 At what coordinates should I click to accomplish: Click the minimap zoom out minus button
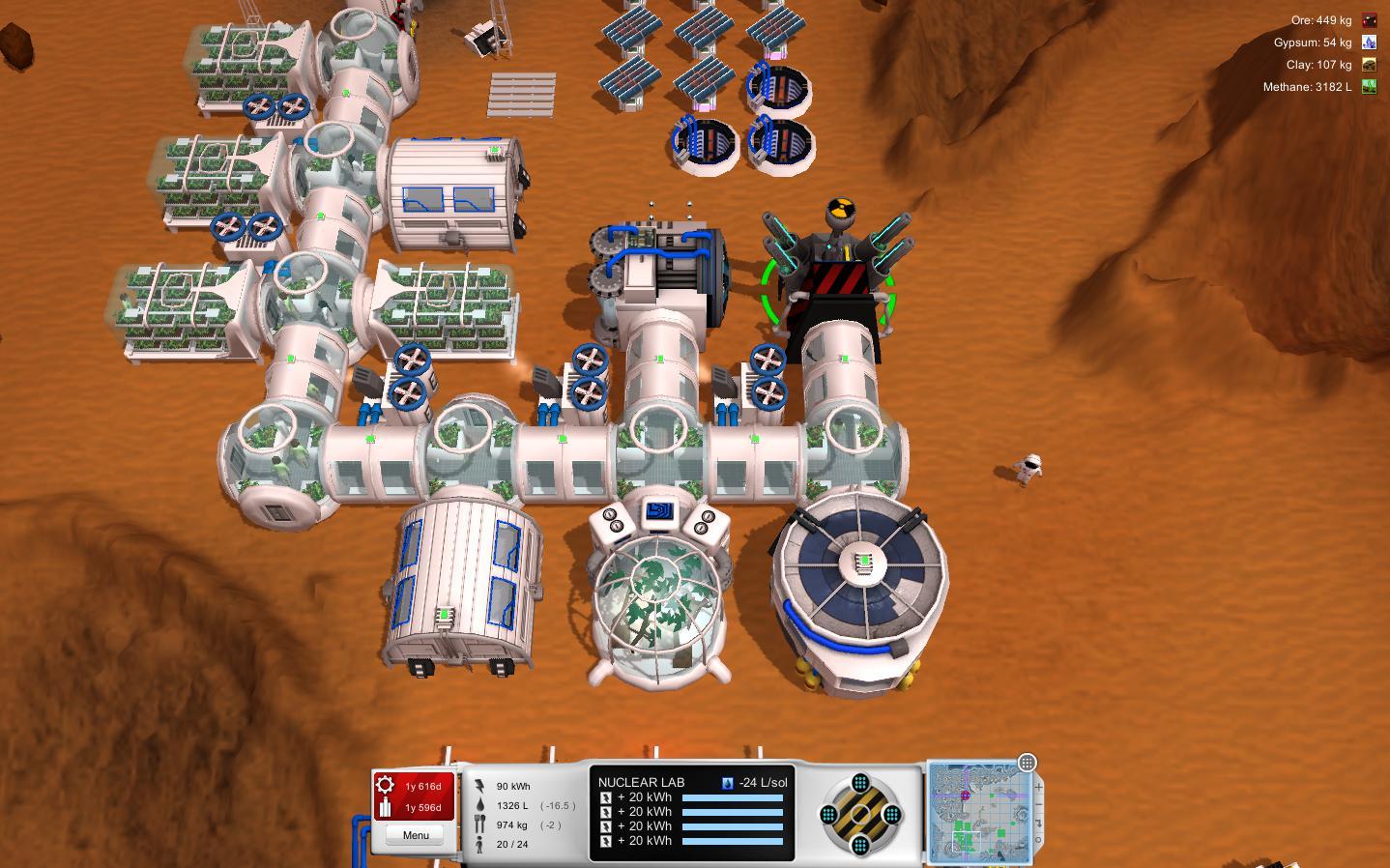point(1037,805)
